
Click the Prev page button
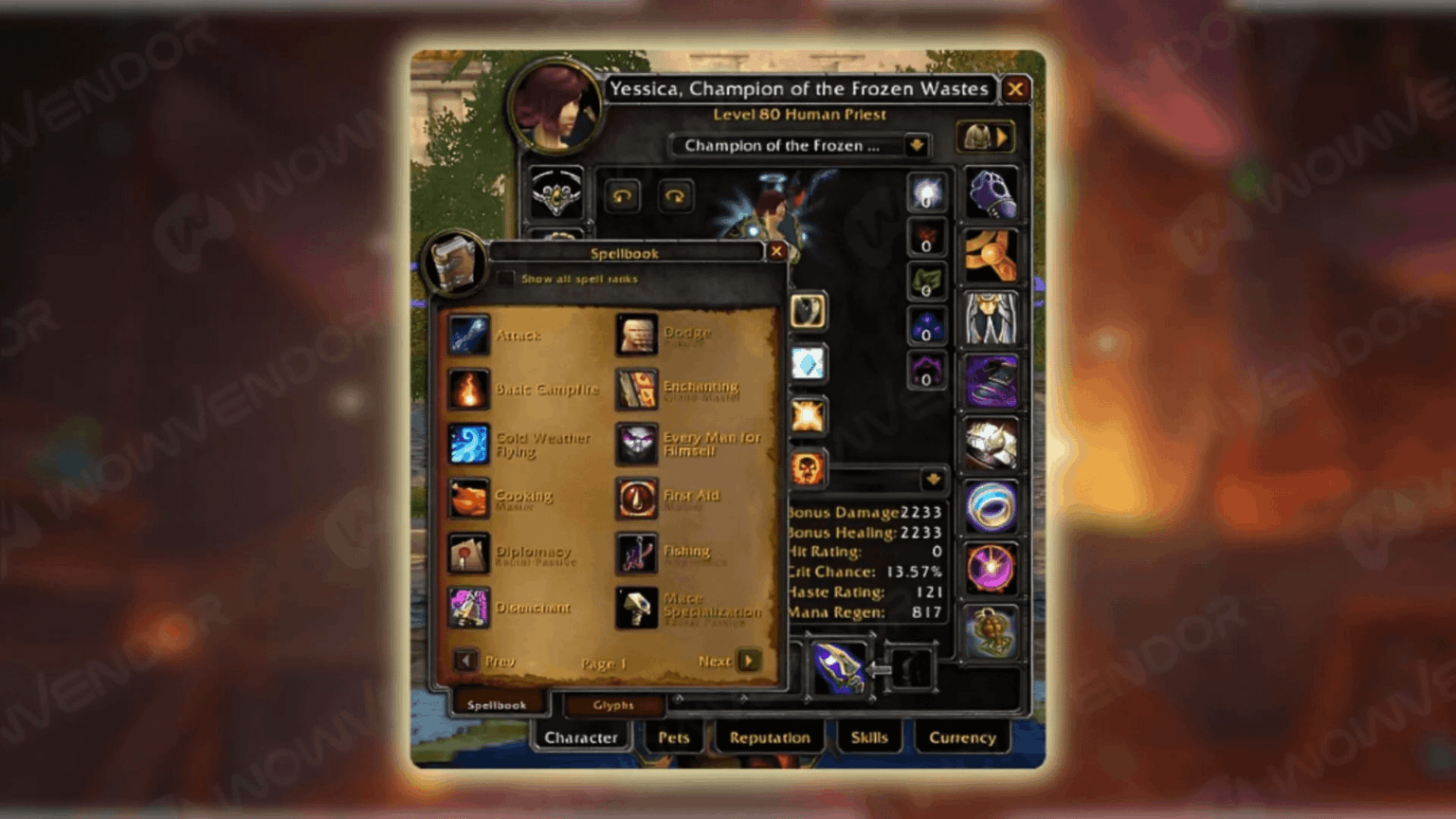[465, 662]
